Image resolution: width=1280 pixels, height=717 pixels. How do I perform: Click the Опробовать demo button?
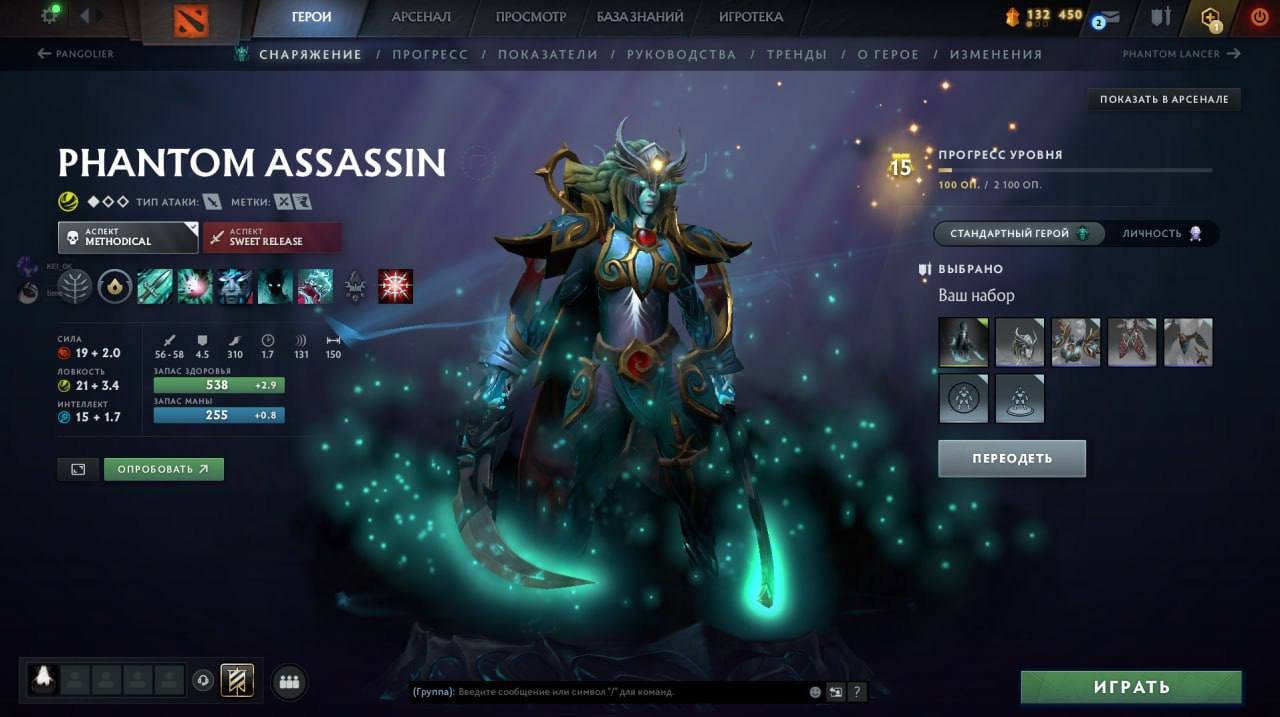163,469
